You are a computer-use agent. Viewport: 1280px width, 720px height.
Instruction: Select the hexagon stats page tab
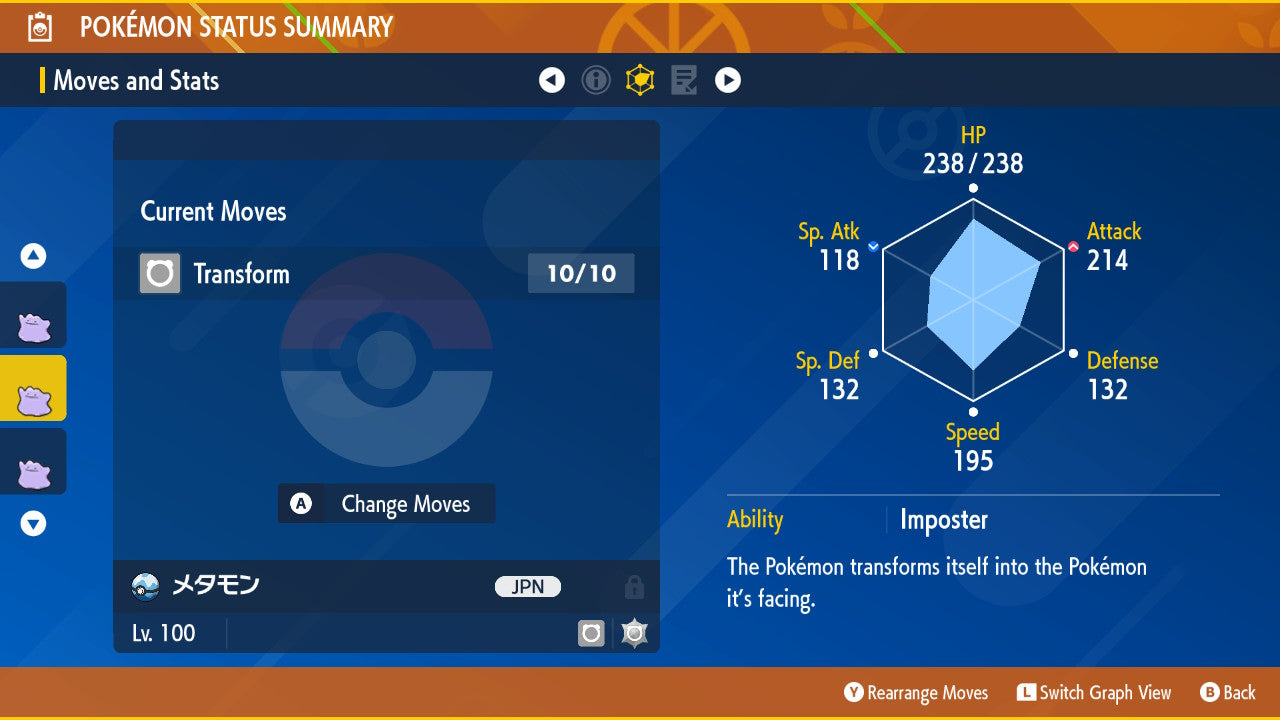point(640,80)
